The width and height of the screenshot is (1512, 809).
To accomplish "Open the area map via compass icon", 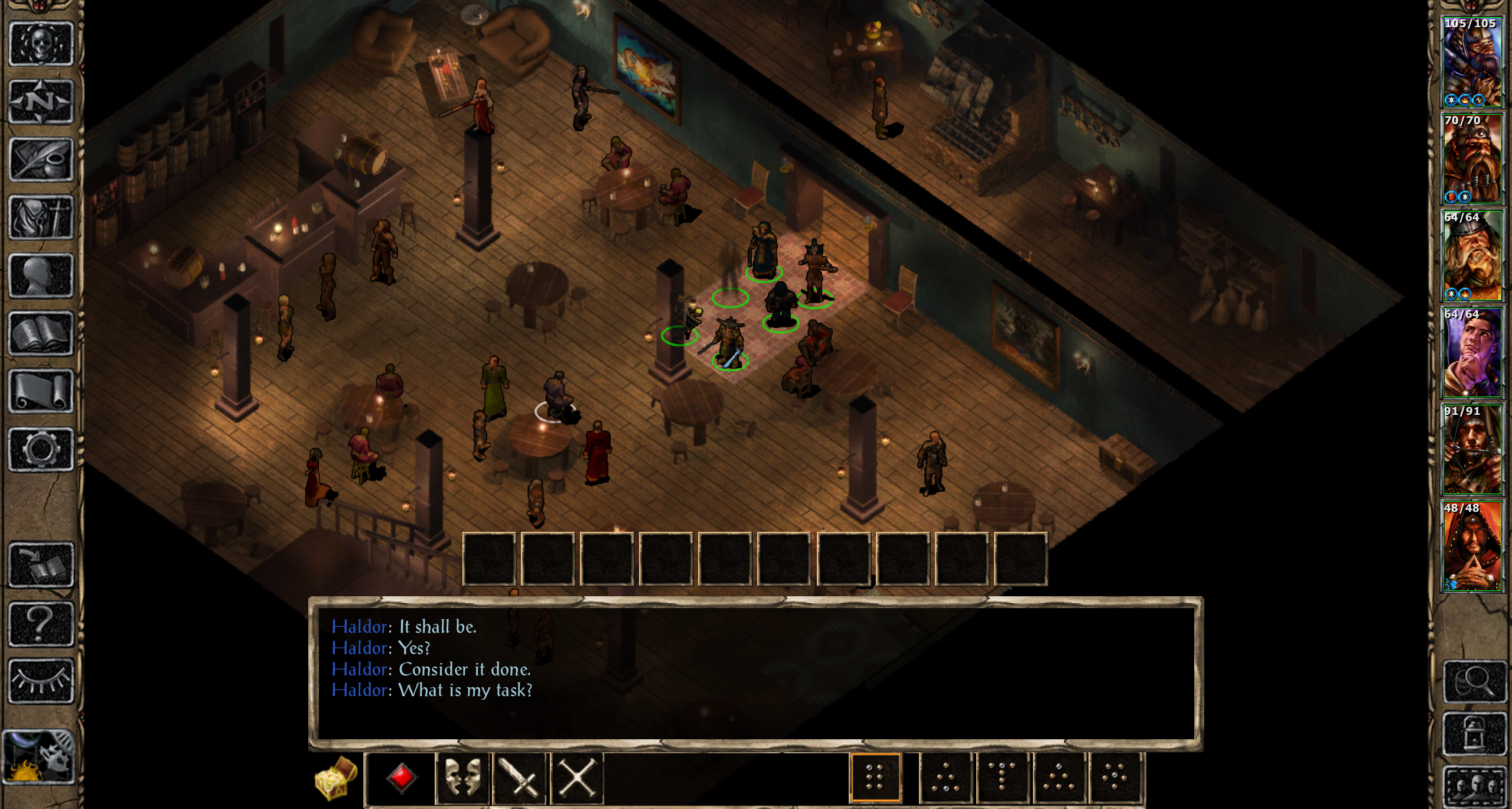I will coord(41,102).
